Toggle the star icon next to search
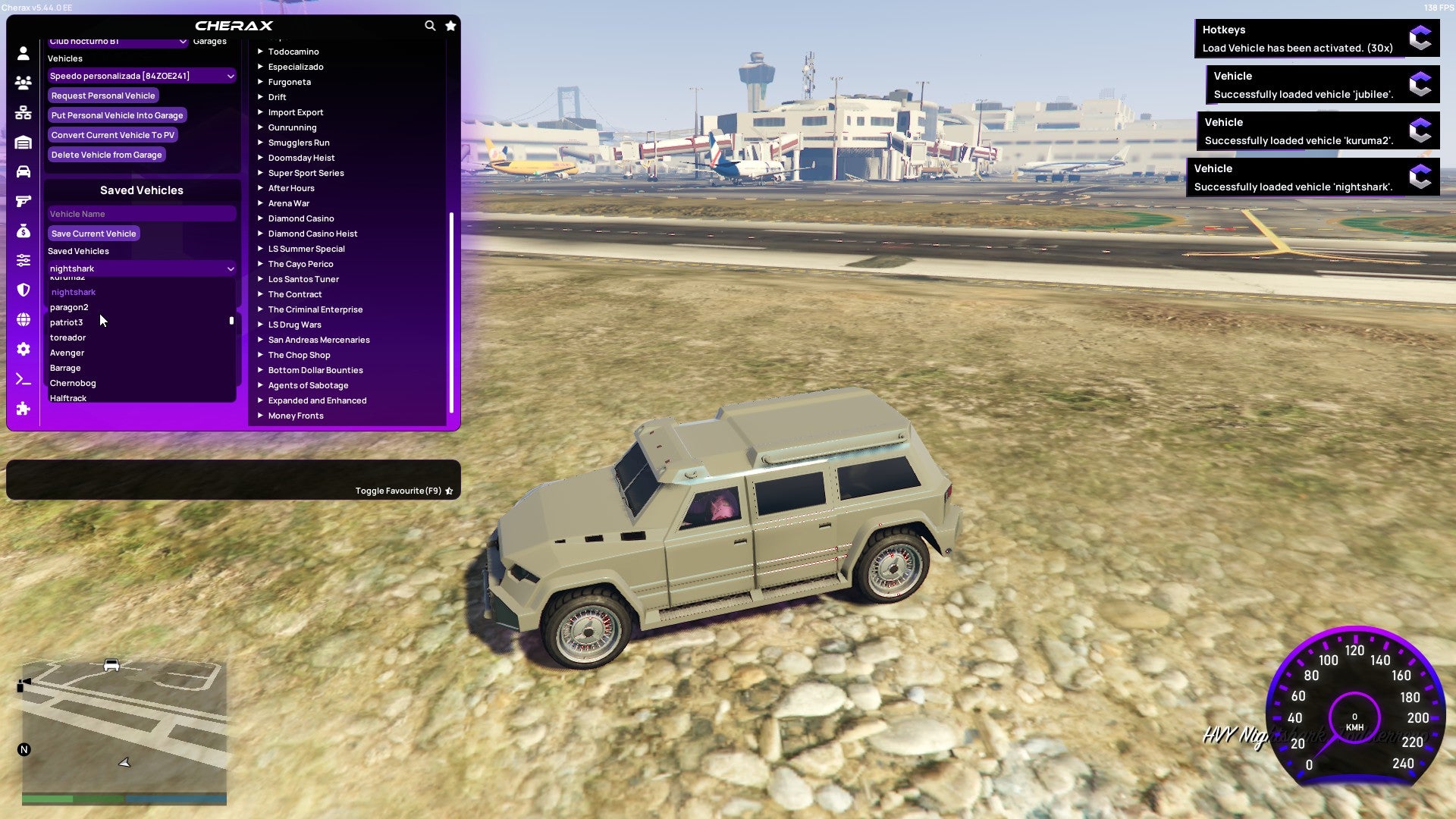This screenshot has width=1456, height=819. click(x=450, y=25)
